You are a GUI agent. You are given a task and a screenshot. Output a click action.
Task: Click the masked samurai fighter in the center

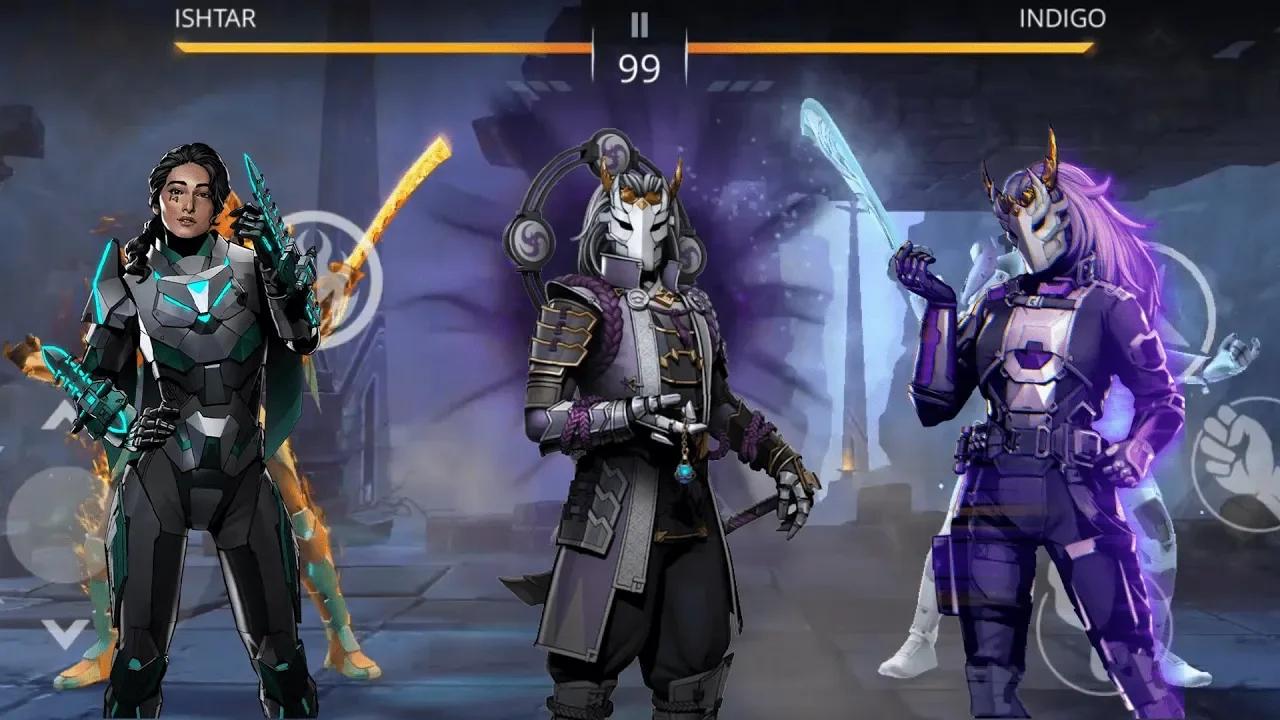click(x=640, y=400)
